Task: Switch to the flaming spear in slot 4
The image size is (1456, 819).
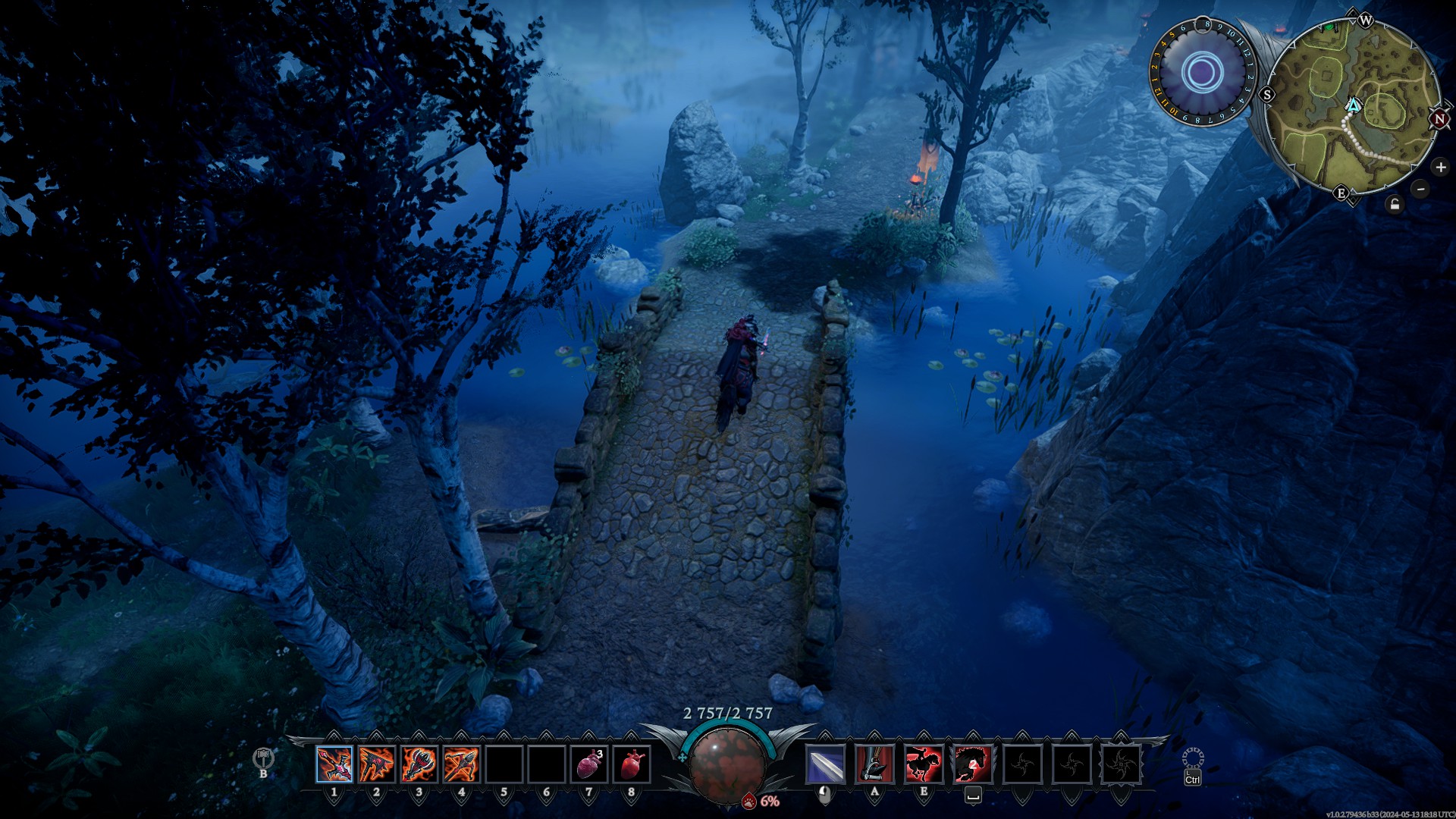Action: coord(461,764)
